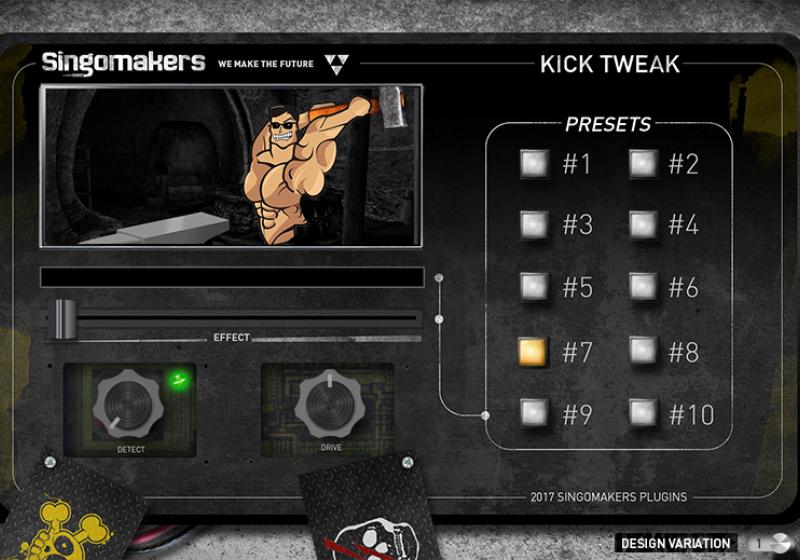Choose preset #9
Image resolution: width=800 pixels, height=560 pixels.
click(x=534, y=412)
